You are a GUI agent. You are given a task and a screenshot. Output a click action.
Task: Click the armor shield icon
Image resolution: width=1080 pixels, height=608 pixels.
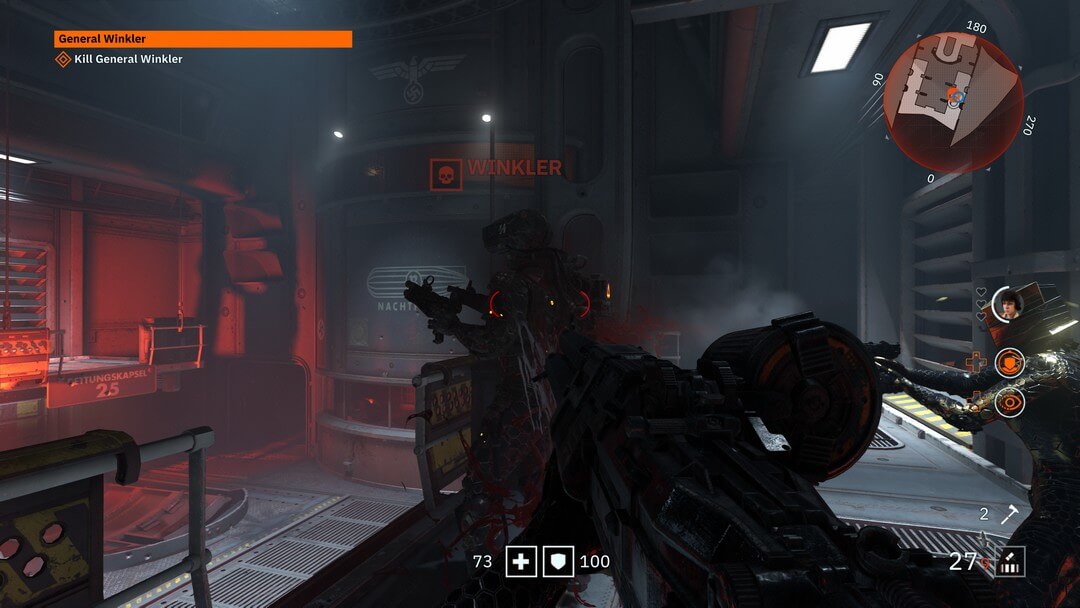[557, 562]
